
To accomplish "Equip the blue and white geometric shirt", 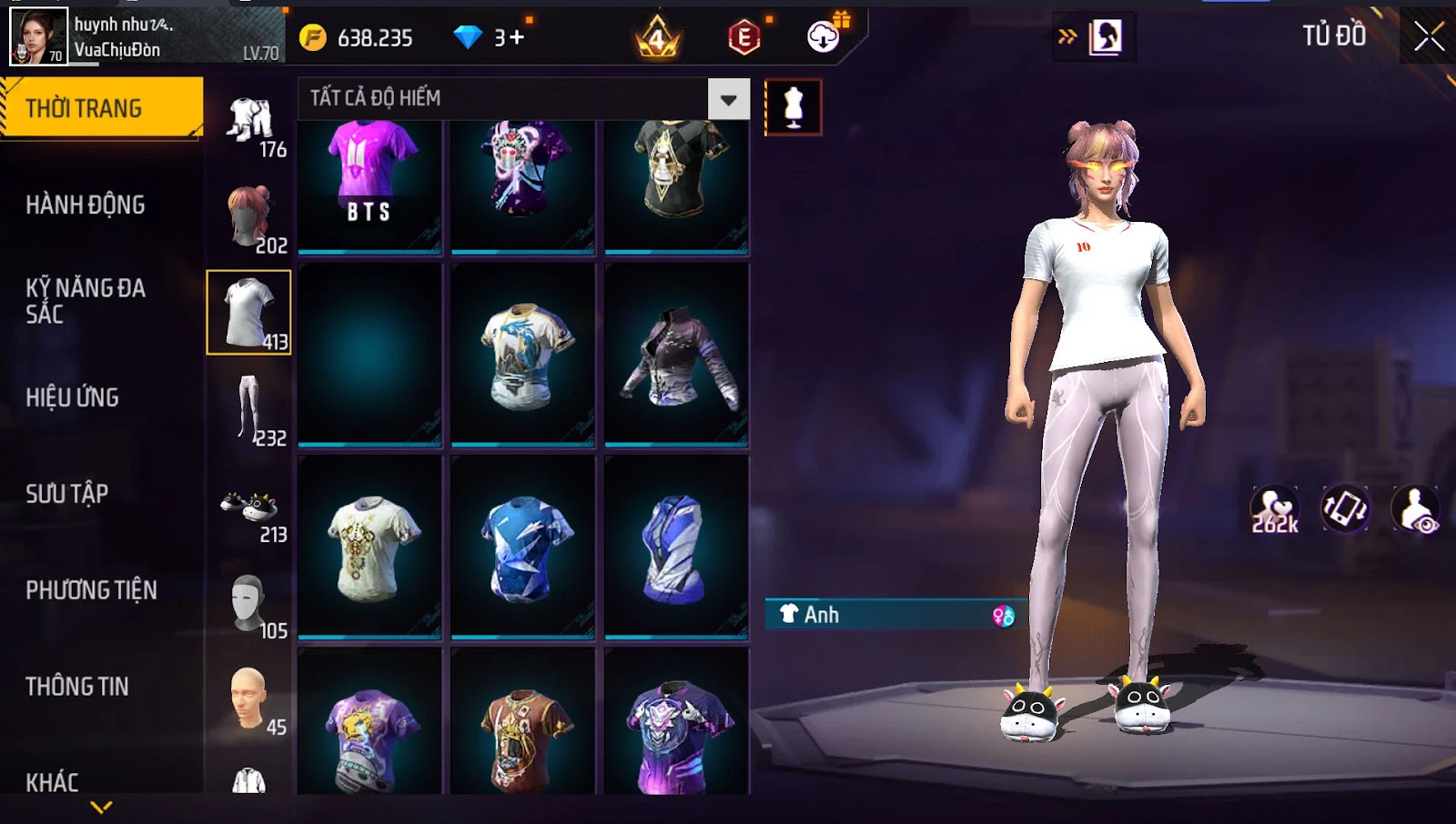I will click(x=523, y=546).
